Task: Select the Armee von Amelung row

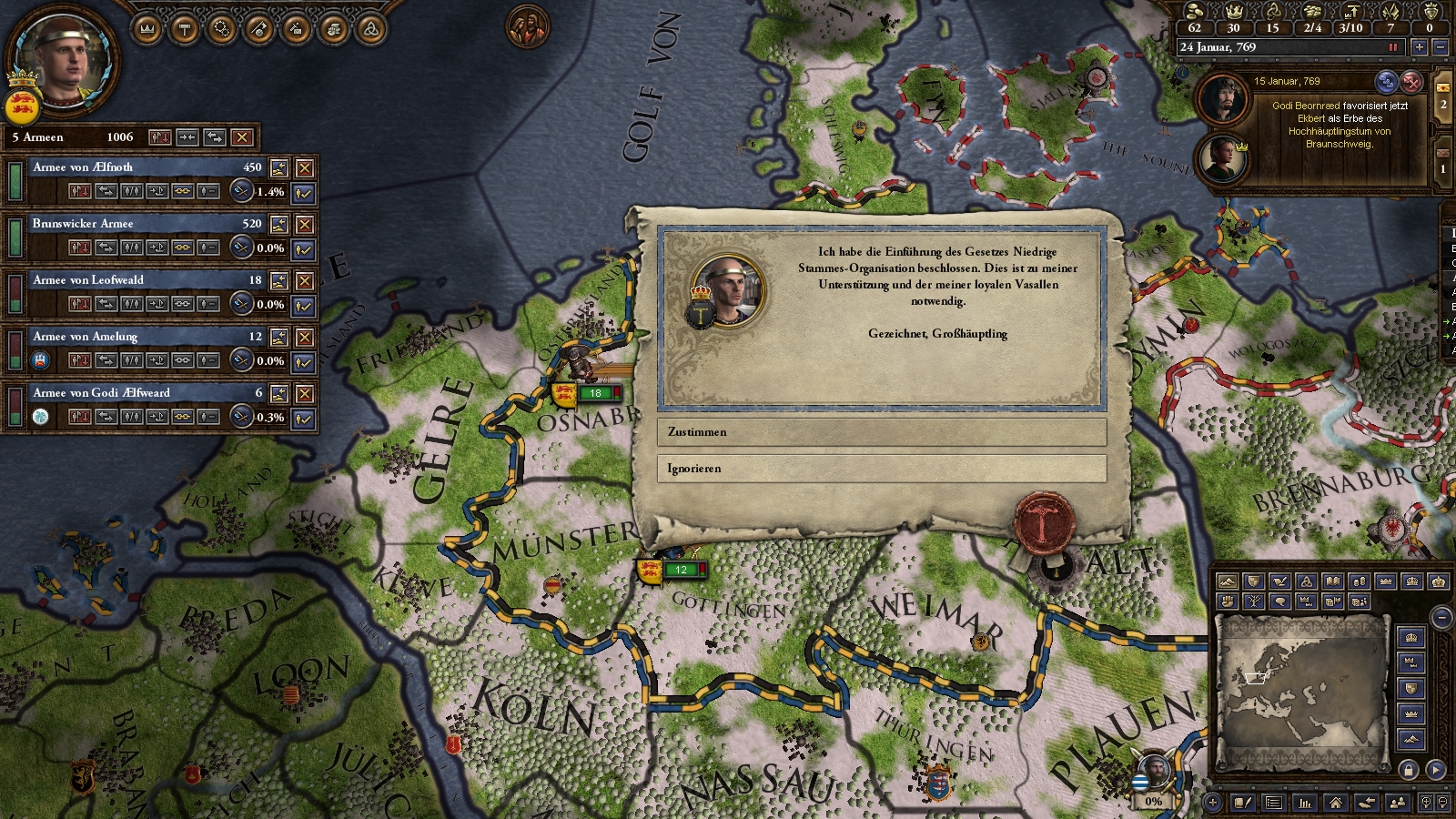Action: click(136, 337)
